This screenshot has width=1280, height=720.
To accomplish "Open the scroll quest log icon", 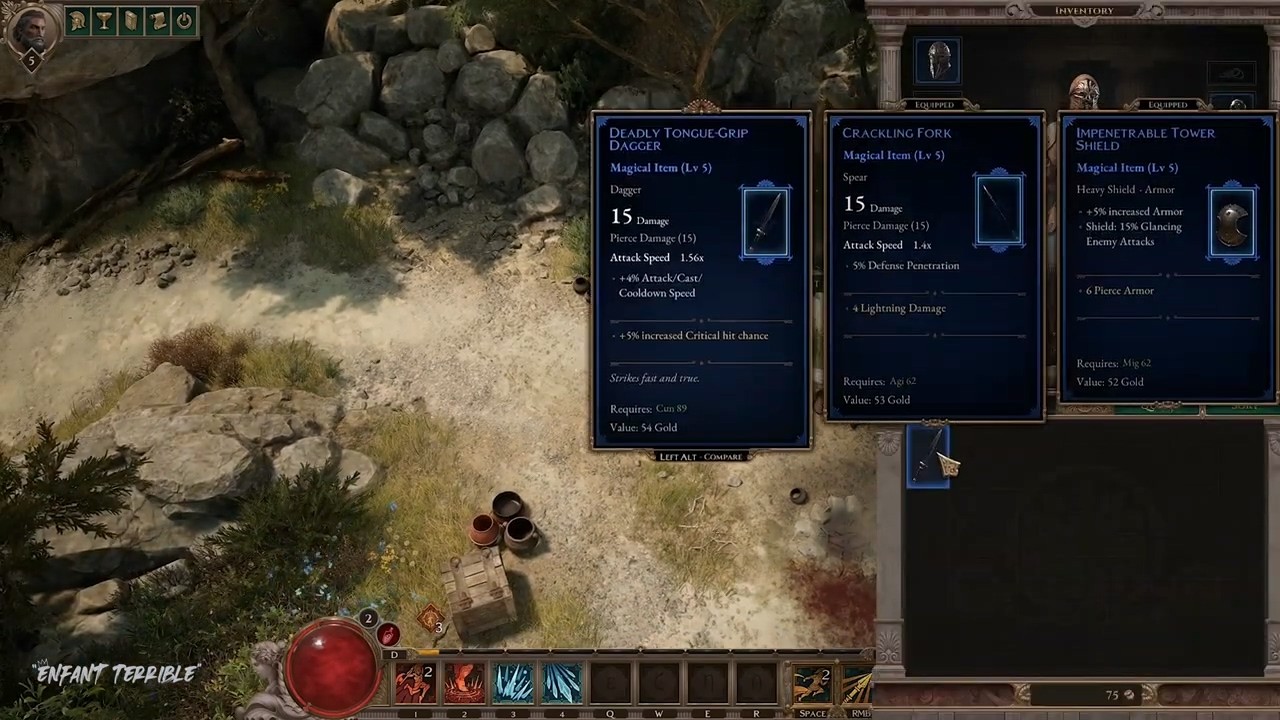I will 157,21.
